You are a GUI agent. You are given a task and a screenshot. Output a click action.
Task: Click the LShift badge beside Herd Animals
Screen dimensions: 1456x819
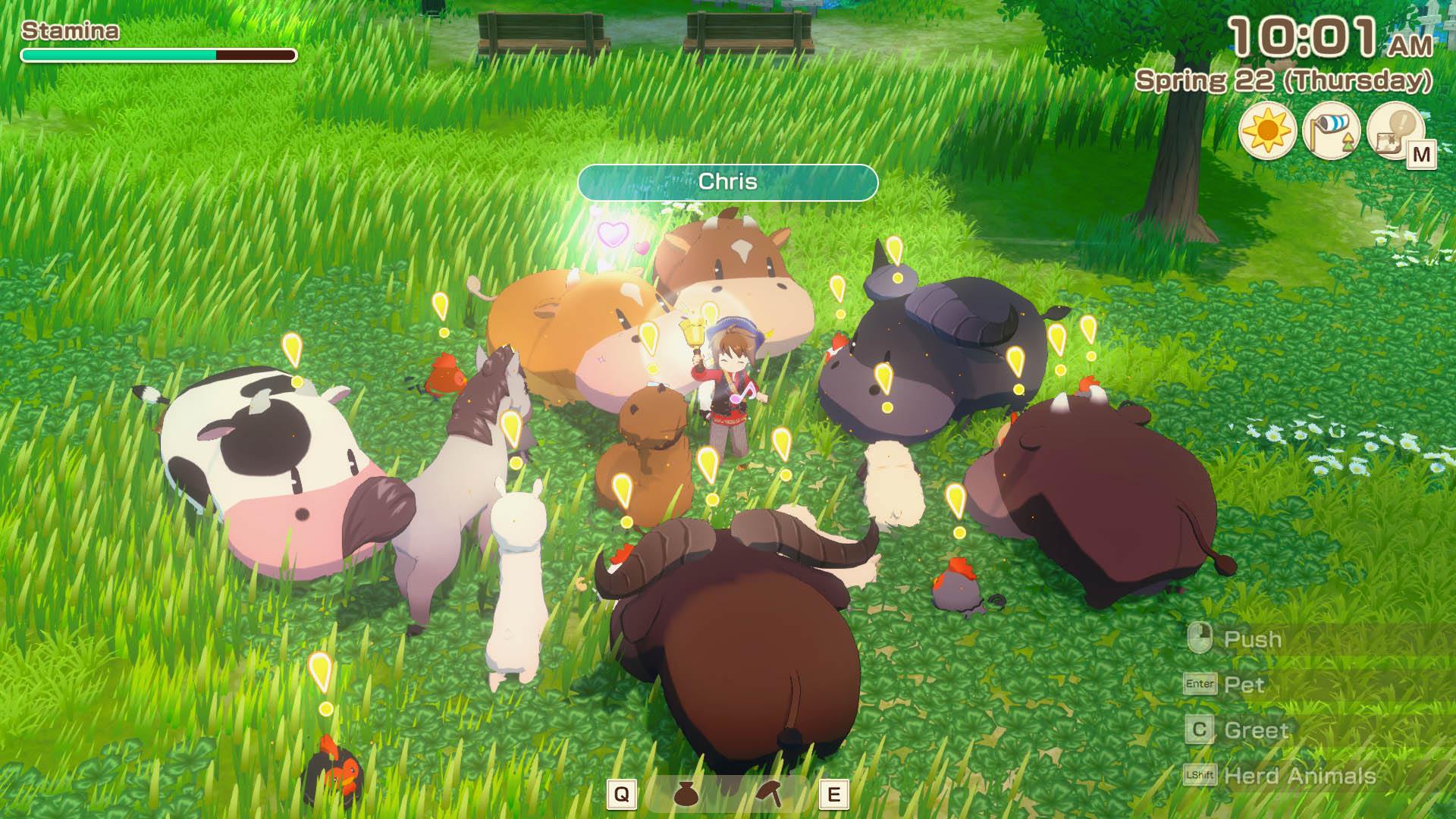point(1201,776)
